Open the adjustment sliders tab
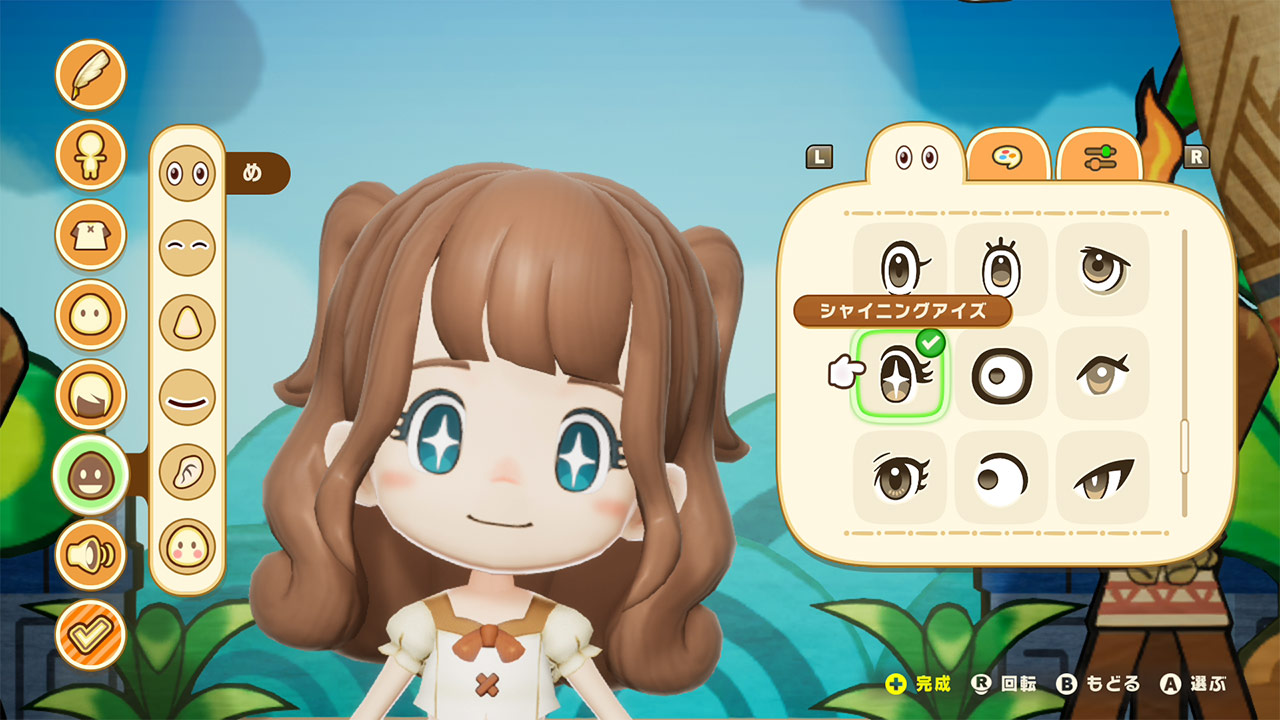 pos(1098,155)
